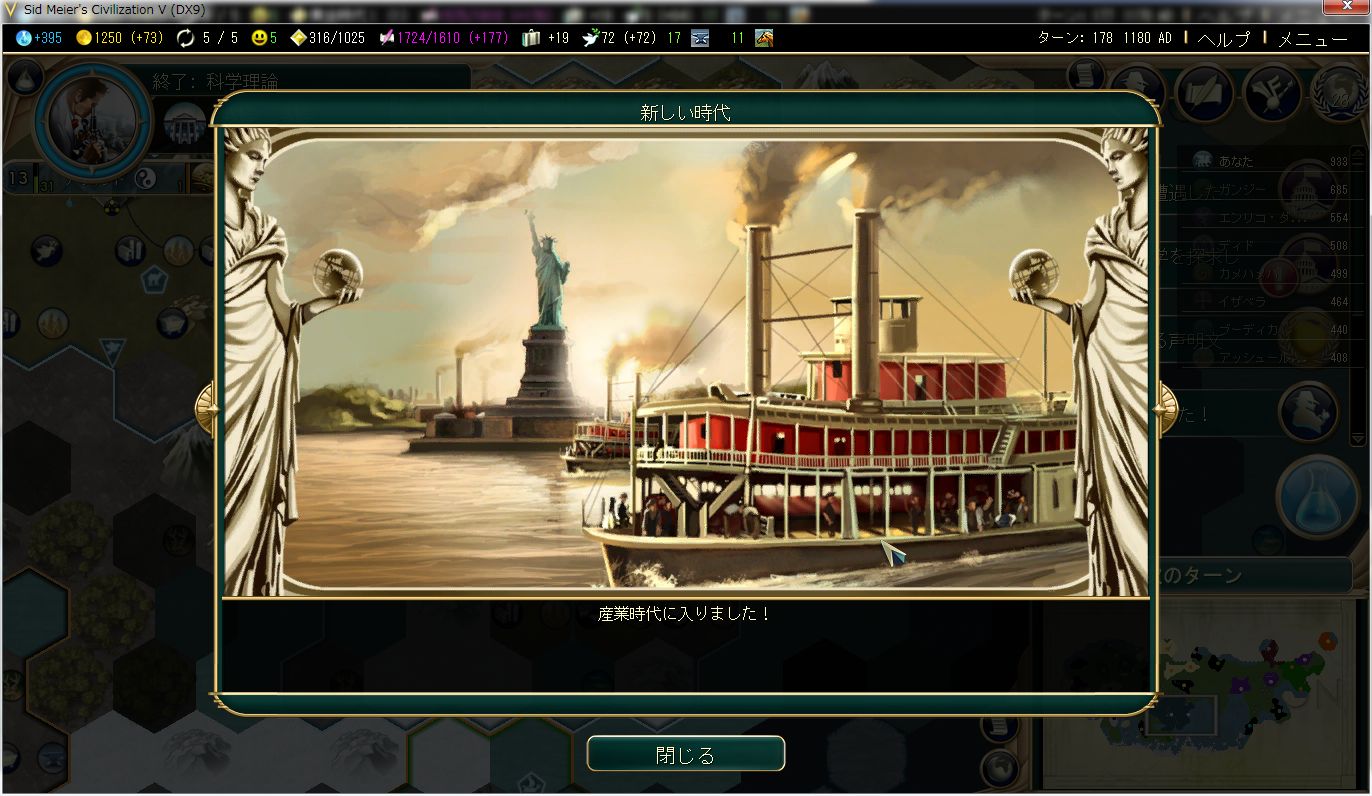Image resolution: width=1372 pixels, height=796 pixels.
Task: Open the scroll and quill diplomacy icon
Action: click(x=1204, y=91)
